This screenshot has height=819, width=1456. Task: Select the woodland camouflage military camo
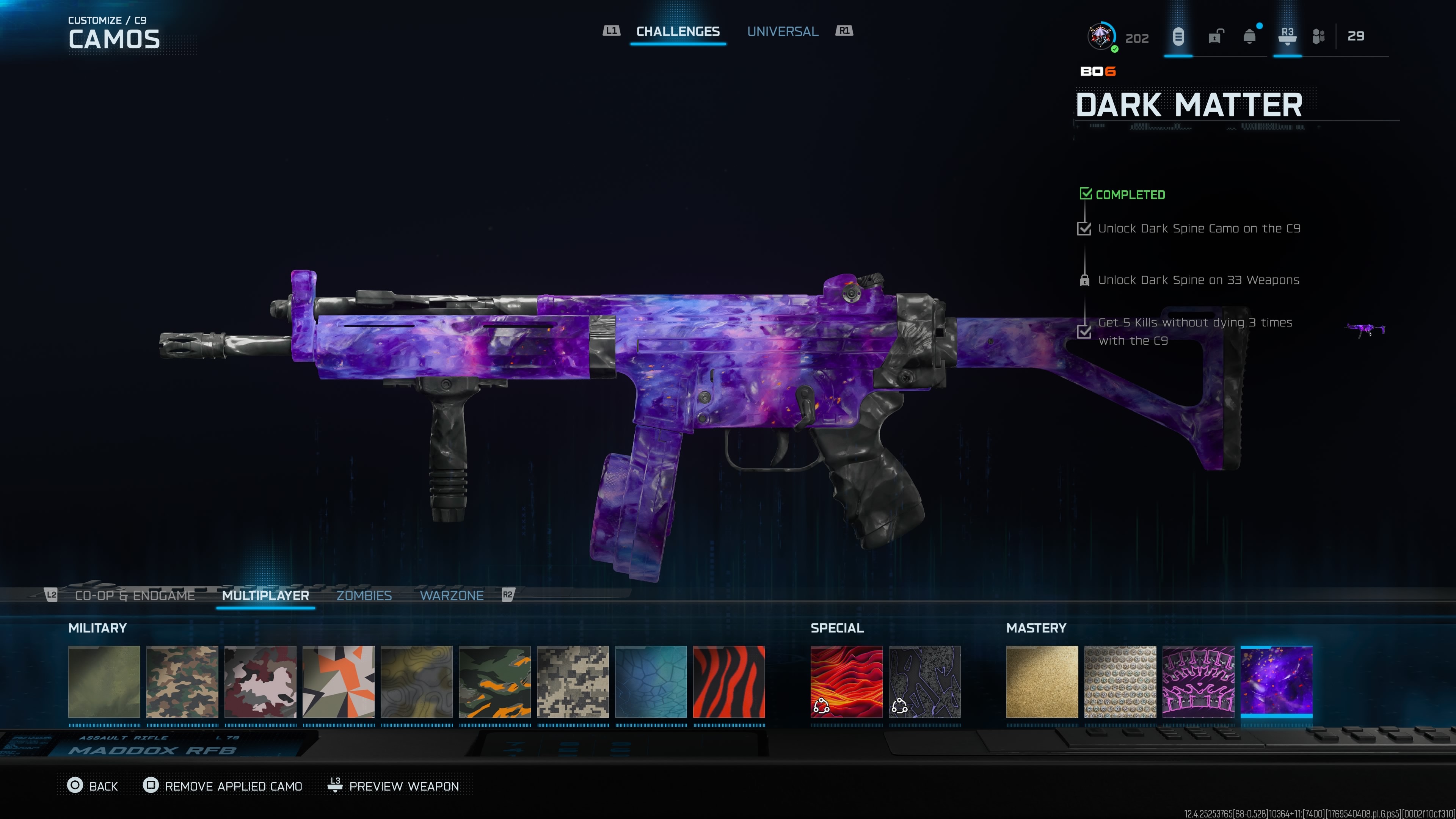[182, 682]
